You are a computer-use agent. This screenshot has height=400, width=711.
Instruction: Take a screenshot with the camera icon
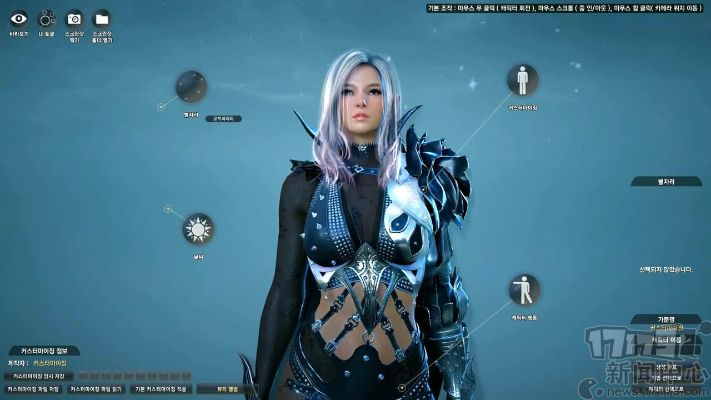pyautogui.click(x=74, y=18)
